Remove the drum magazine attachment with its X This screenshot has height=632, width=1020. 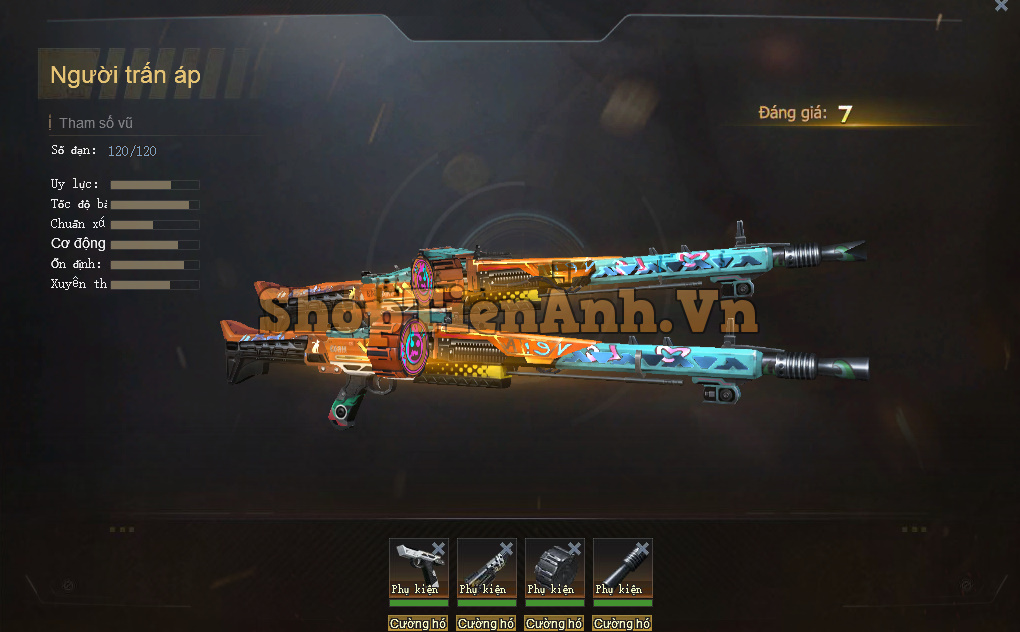(x=575, y=548)
